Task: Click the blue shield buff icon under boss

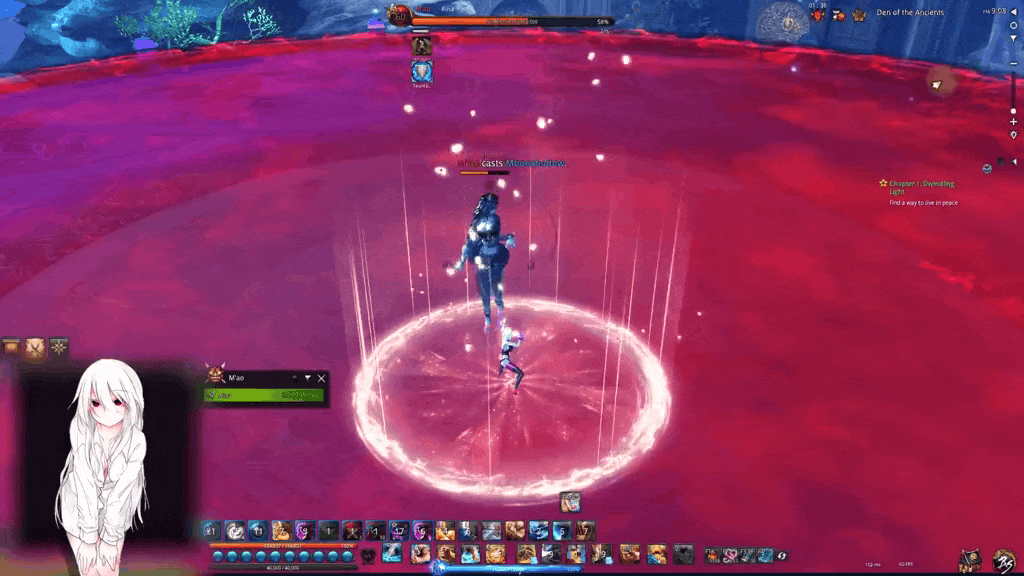Action: [422, 71]
